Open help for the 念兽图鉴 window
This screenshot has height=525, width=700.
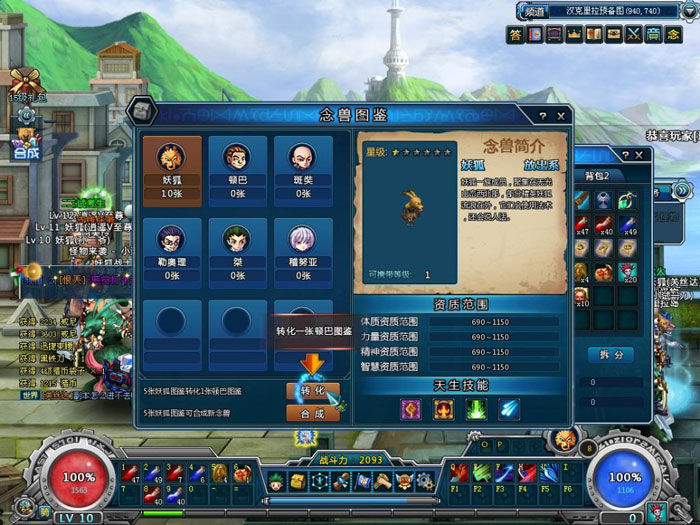tap(545, 116)
